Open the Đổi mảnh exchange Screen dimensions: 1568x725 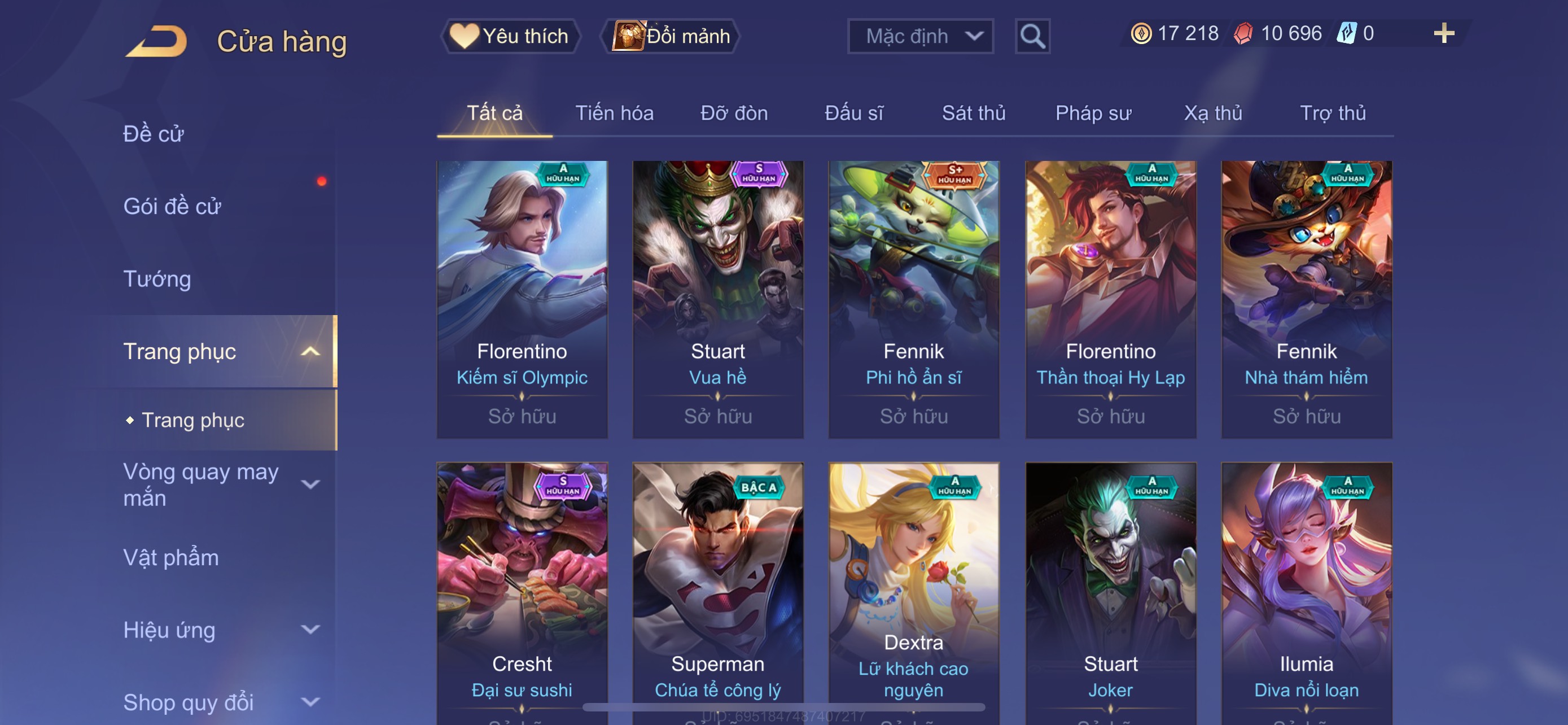(x=671, y=36)
